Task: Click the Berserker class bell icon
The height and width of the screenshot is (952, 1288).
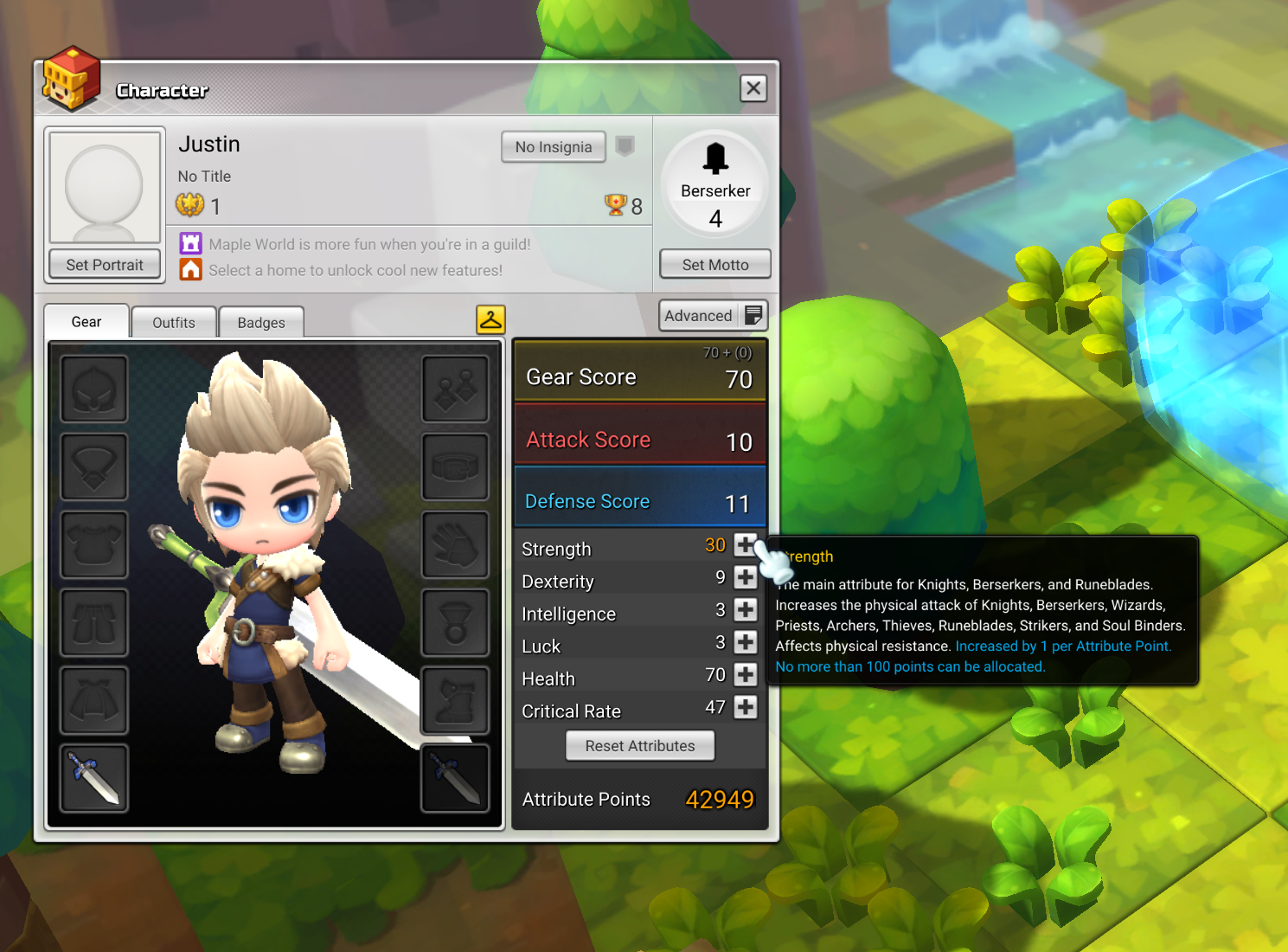Action: click(x=714, y=158)
